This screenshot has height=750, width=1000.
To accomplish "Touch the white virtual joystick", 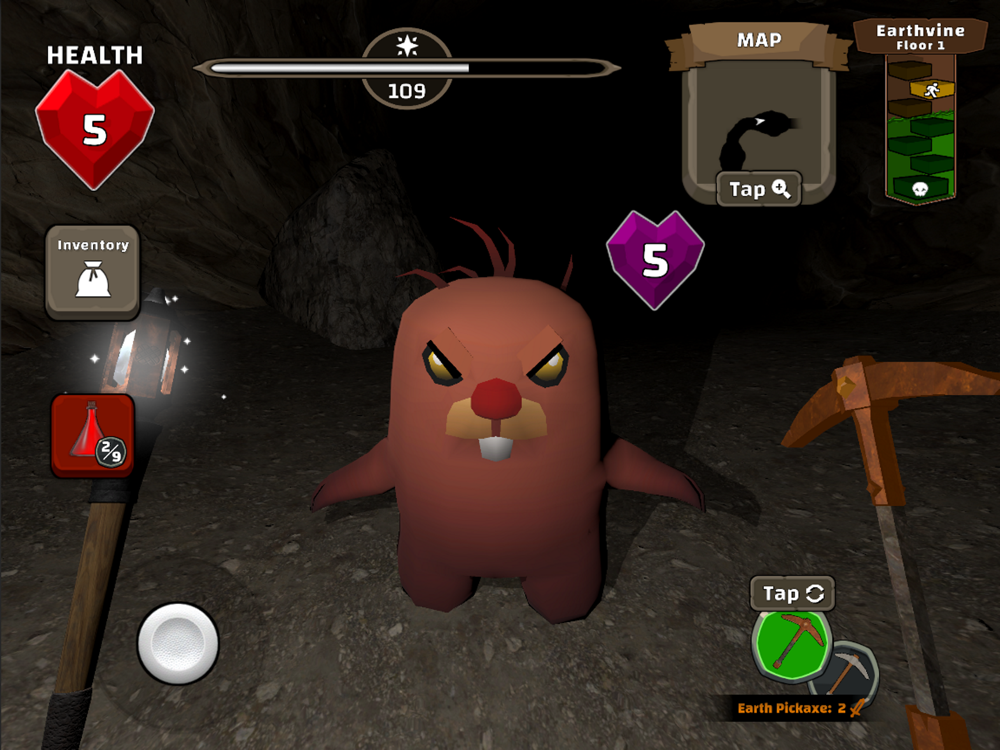I will pyautogui.click(x=177, y=643).
